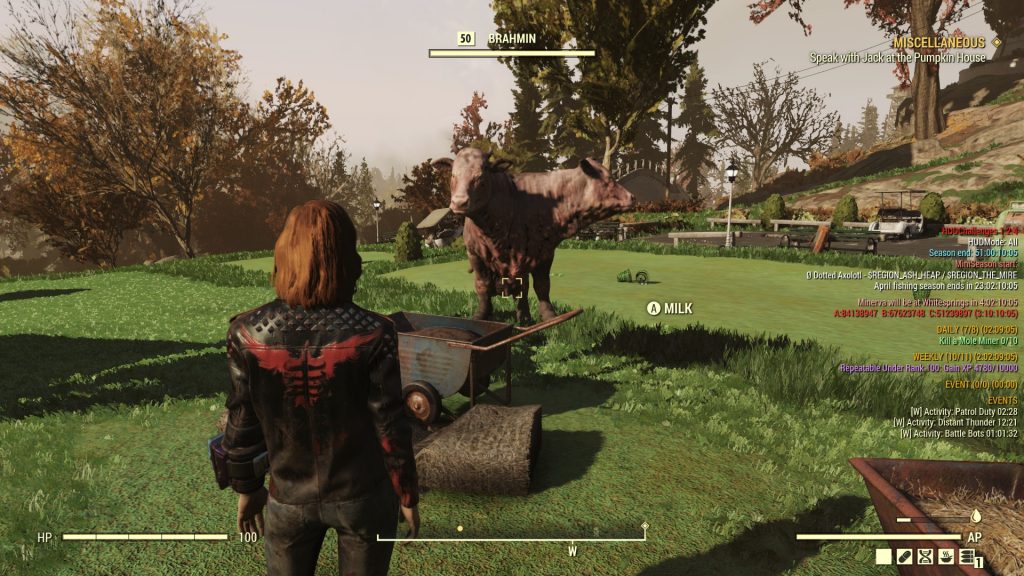The height and width of the screenshot is (576, 1024).
Task: Click the chem pill status icon
Action: [x=905, y=557]
